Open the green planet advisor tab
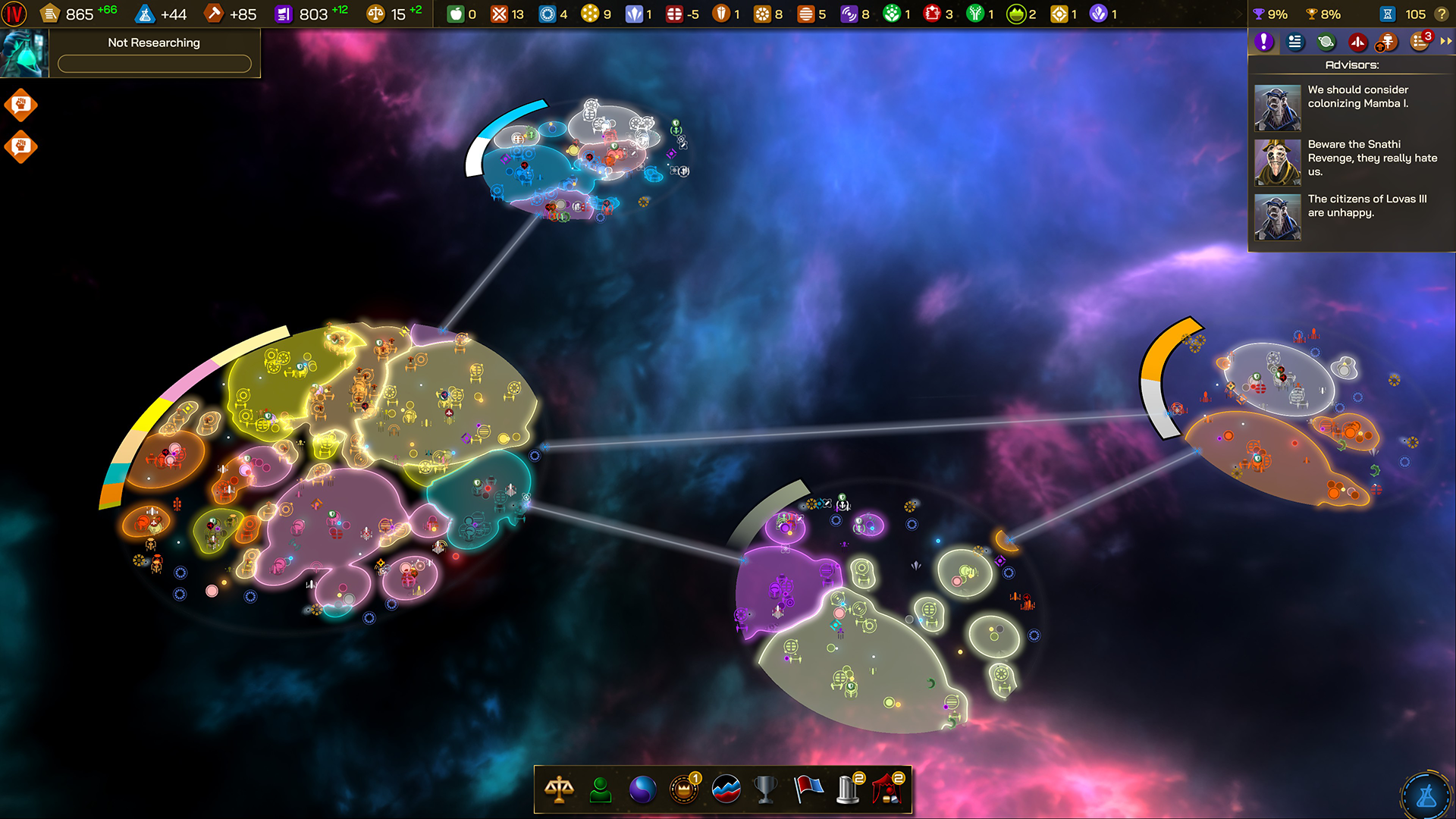Viewport: 1456px width, 819px height. 1325,42
